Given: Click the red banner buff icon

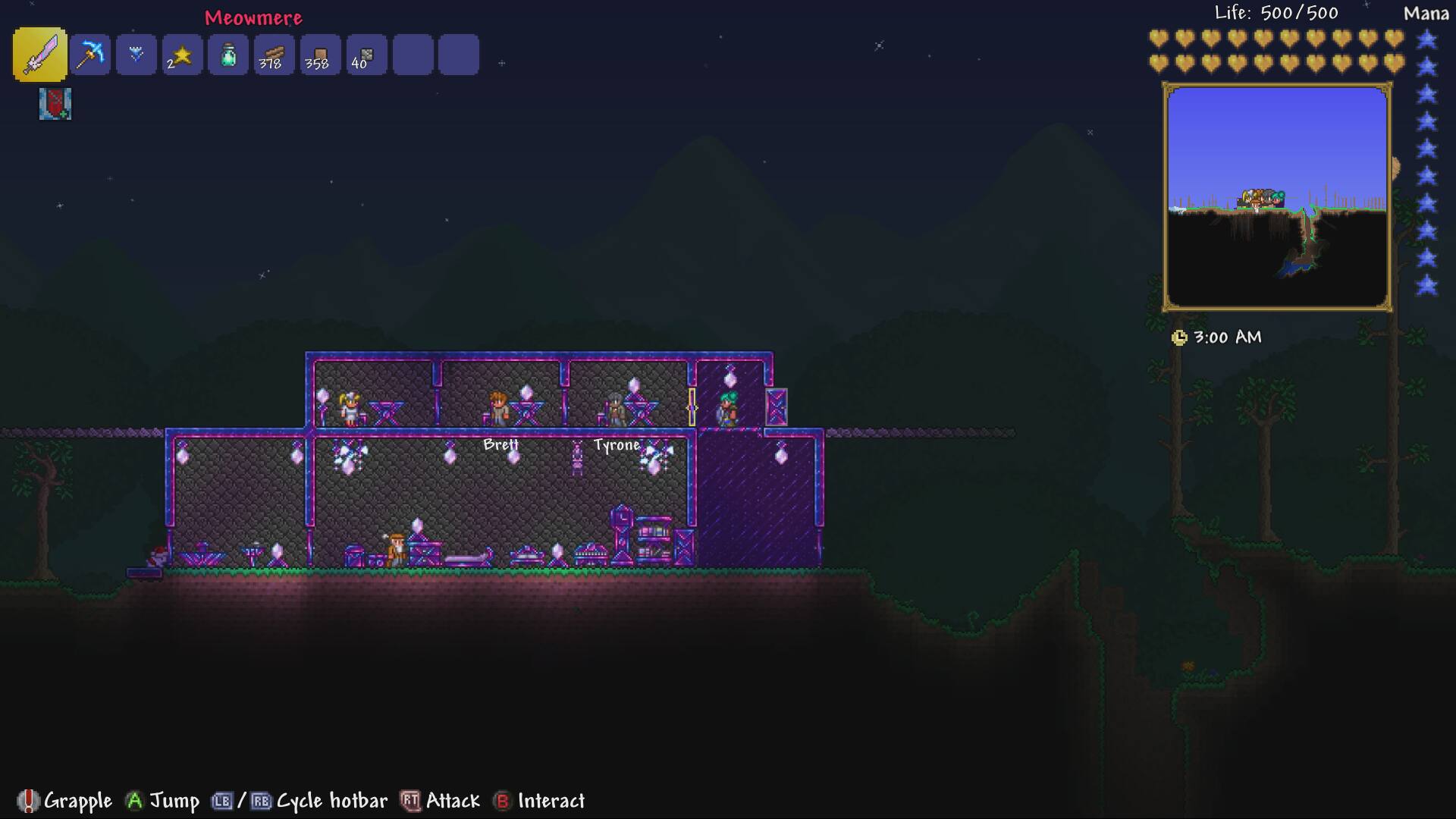Looking at the screenshot, I should tap(55, 104).
